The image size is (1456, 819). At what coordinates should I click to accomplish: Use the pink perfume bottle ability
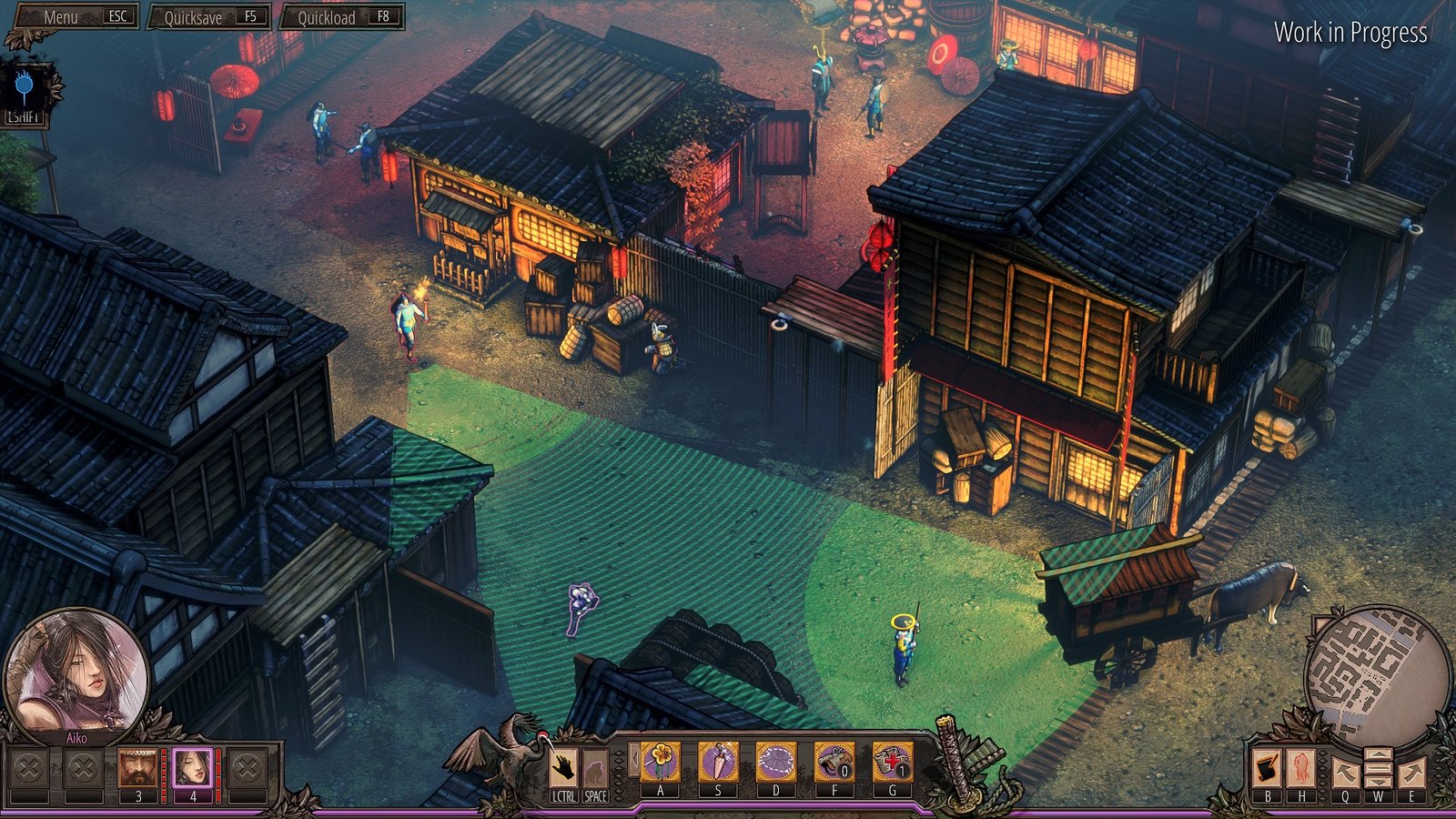click(718, 762)
